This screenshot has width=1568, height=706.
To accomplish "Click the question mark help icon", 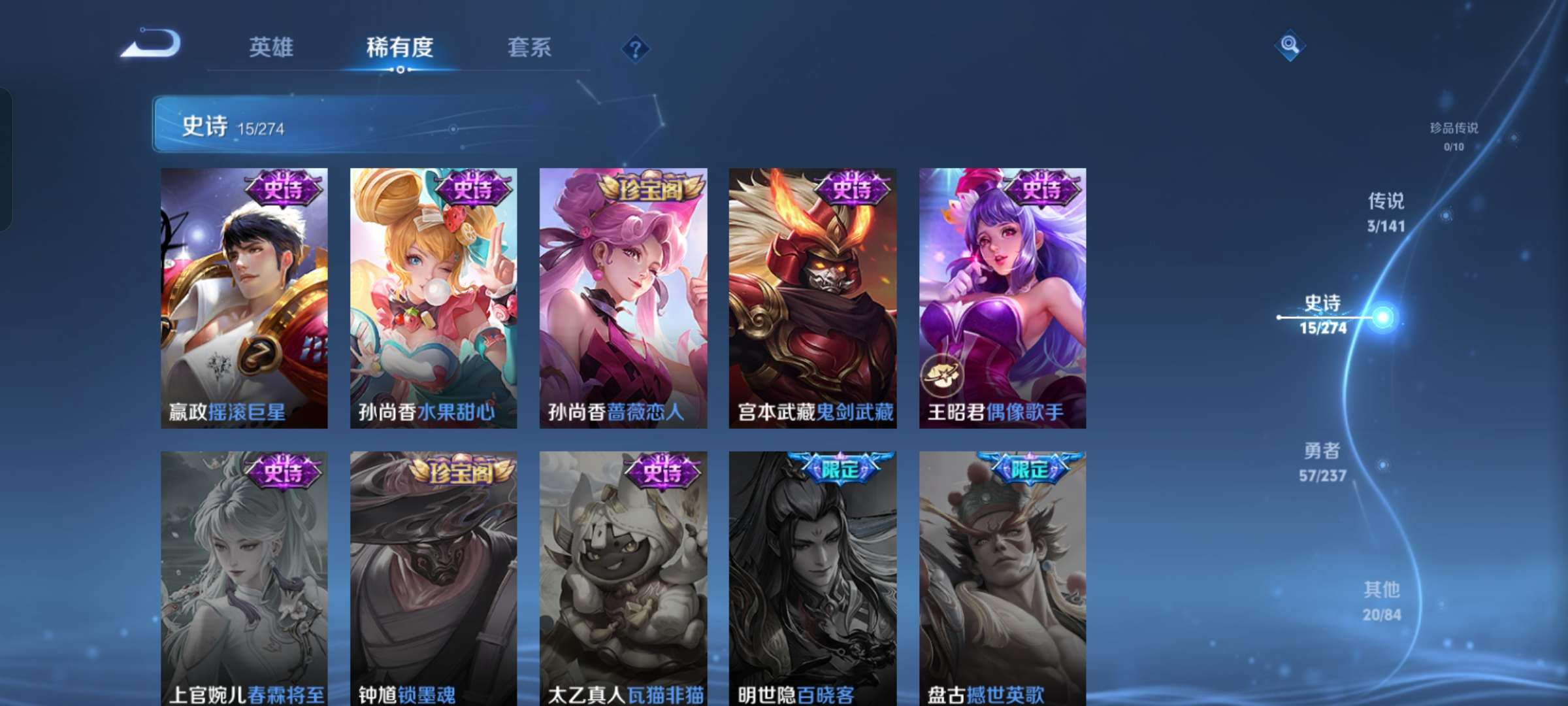I will pyautogui.click(x=637, y=48).
